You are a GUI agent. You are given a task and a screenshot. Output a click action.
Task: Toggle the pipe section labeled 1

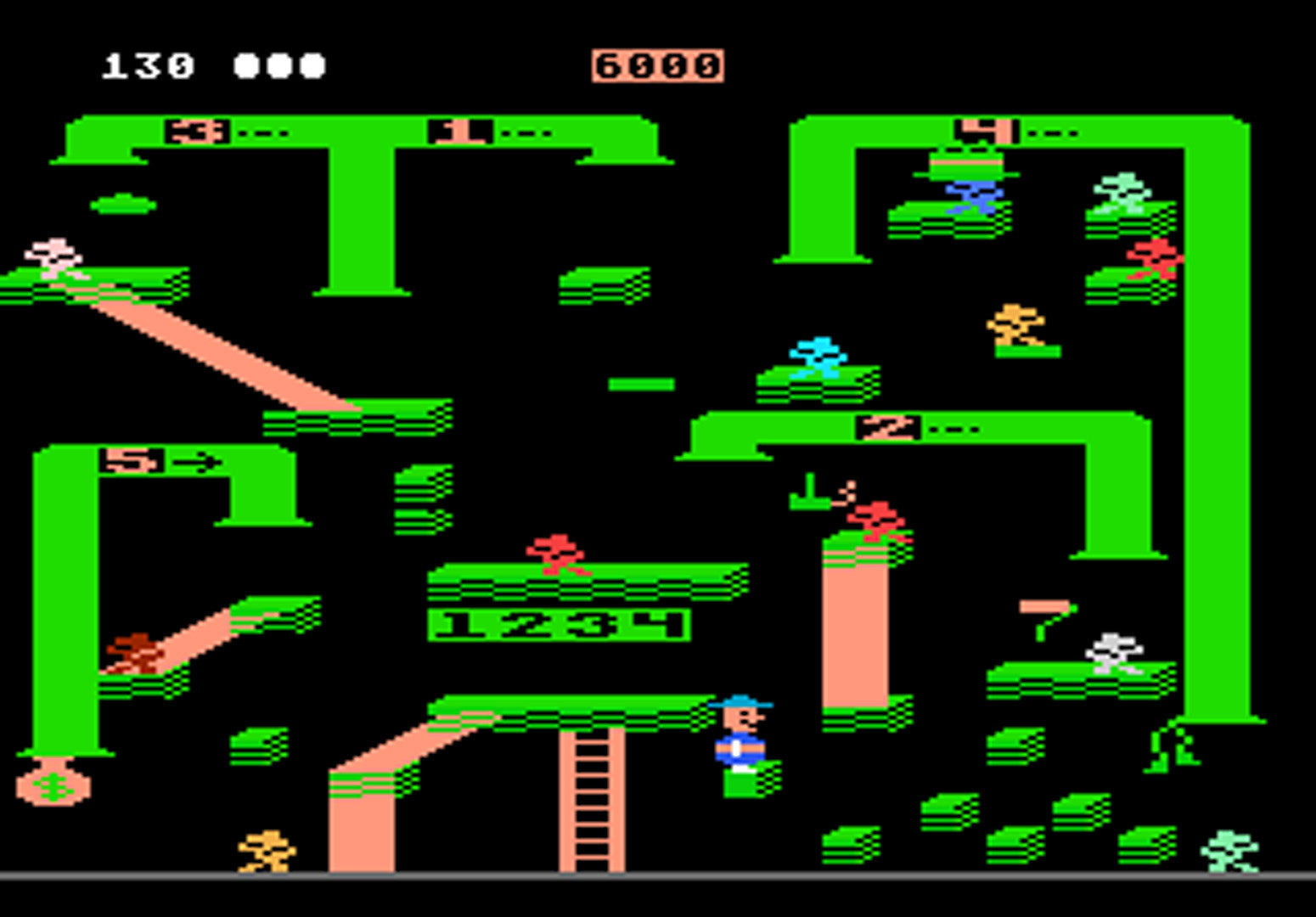point(454,129)
